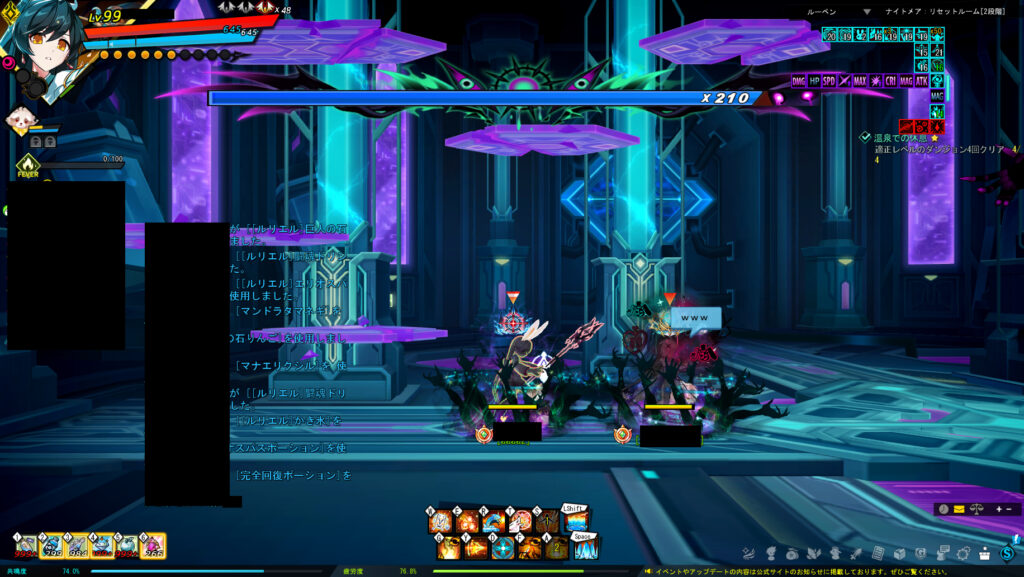Use the pink potion in quick slot 6
1024x577 pixels.
click(153, 546)
